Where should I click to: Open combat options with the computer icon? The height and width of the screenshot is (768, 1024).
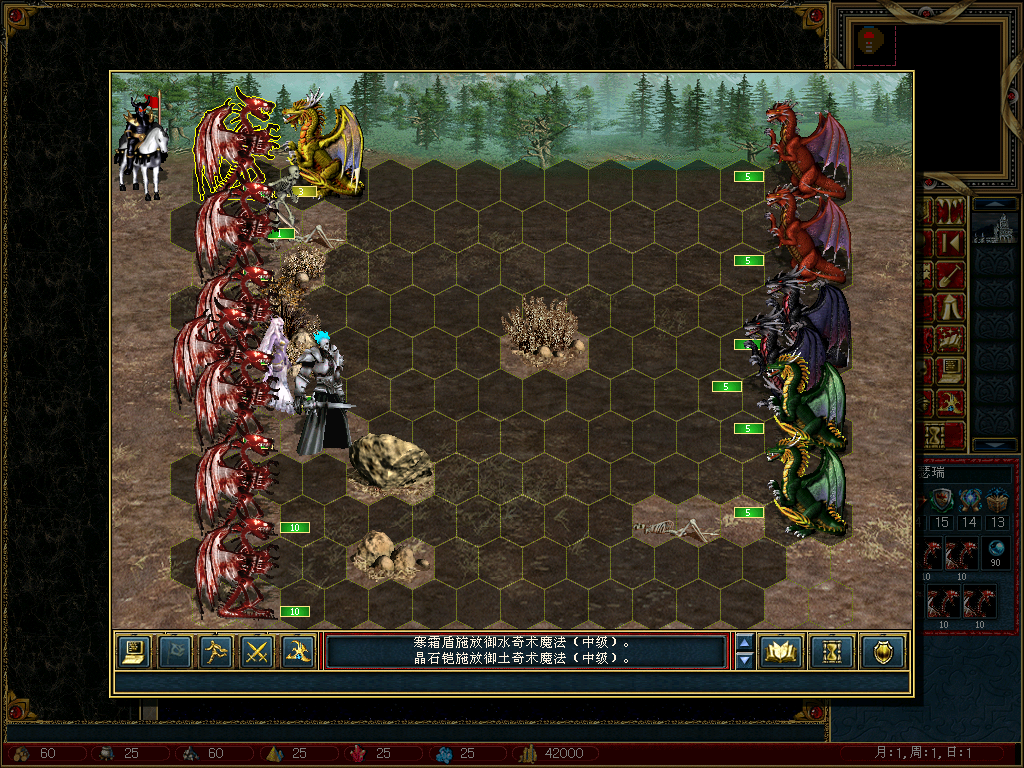click(x=133, y=652)
